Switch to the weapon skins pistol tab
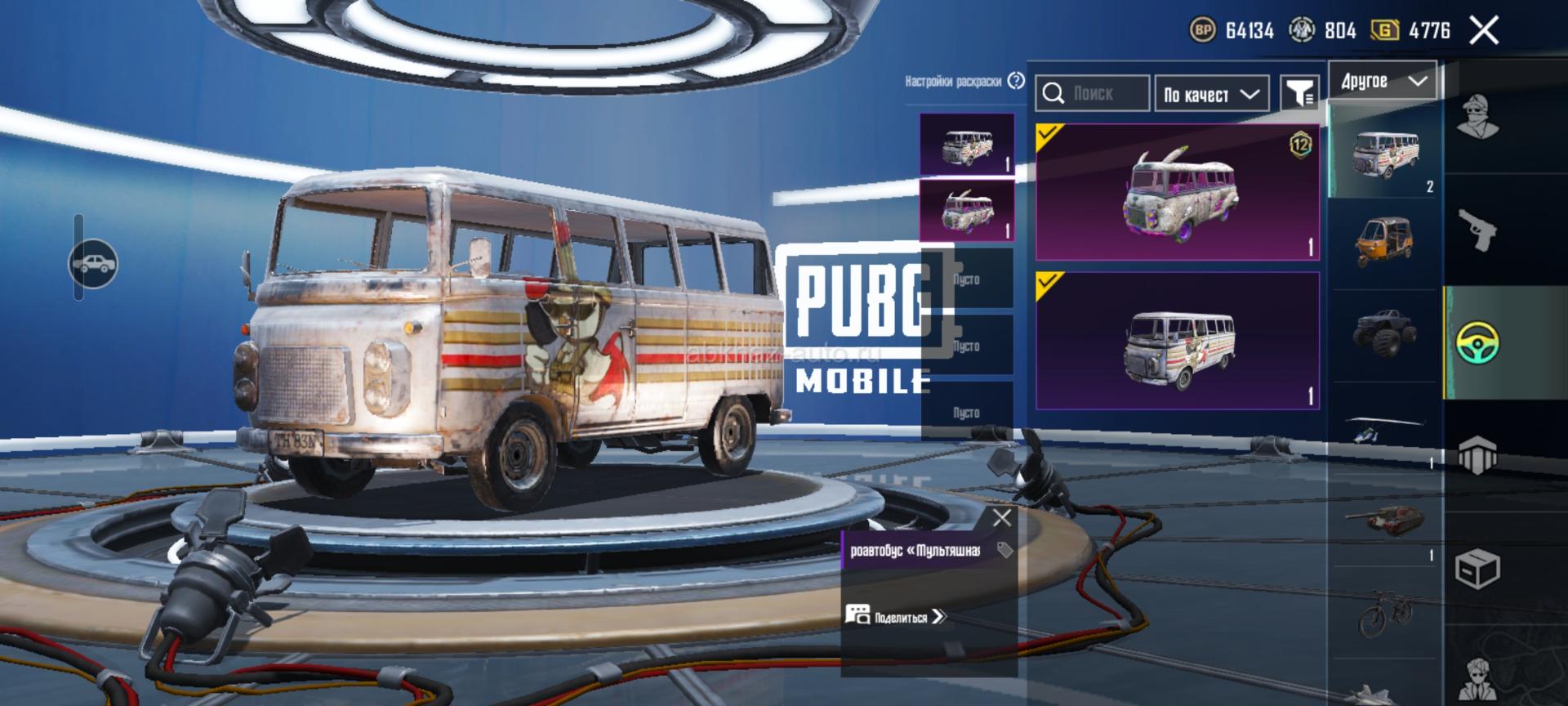Viewport: 1568px width, 706px height. coord(1477,230)
